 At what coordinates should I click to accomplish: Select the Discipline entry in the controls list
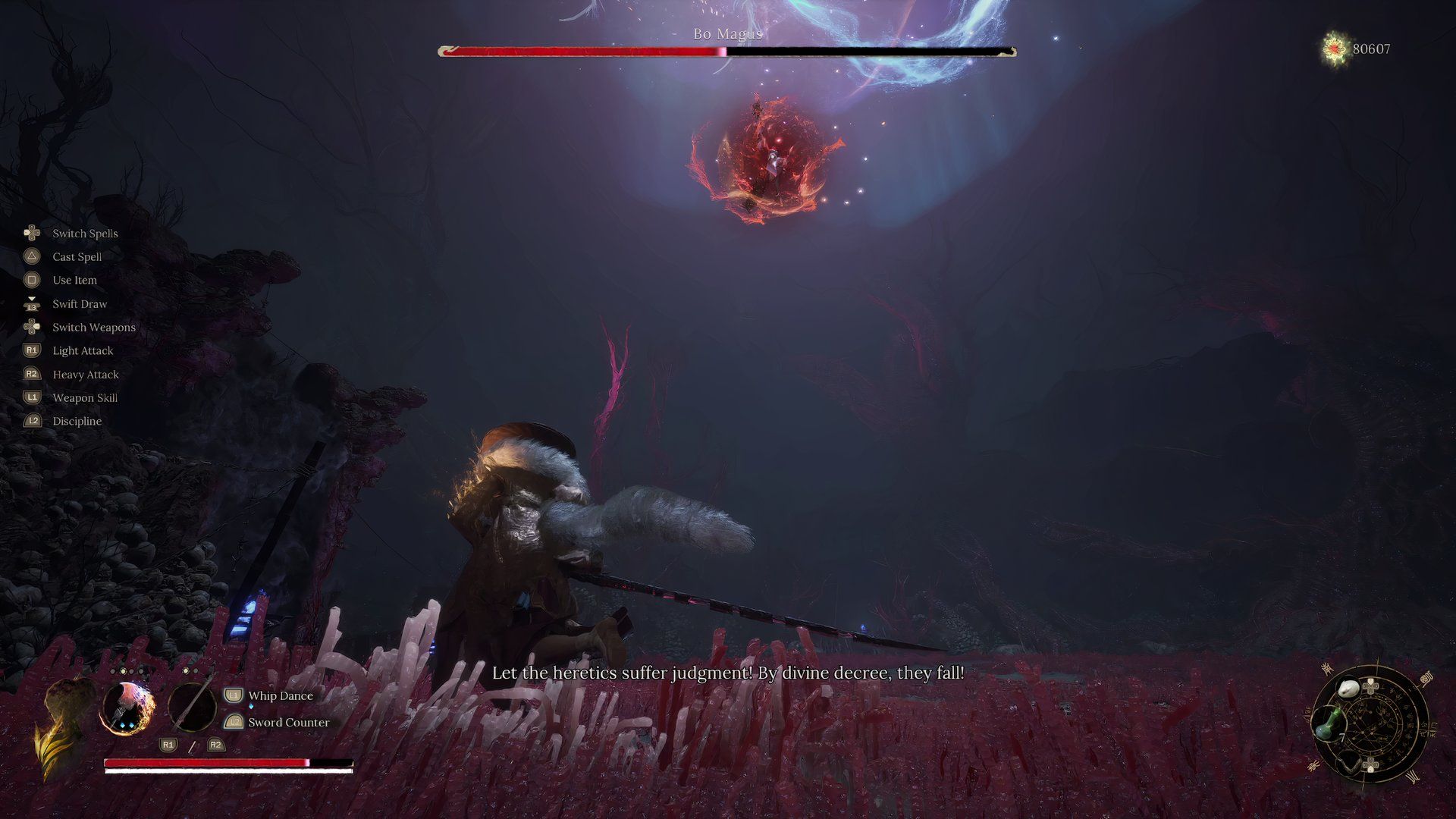[76, 421]
